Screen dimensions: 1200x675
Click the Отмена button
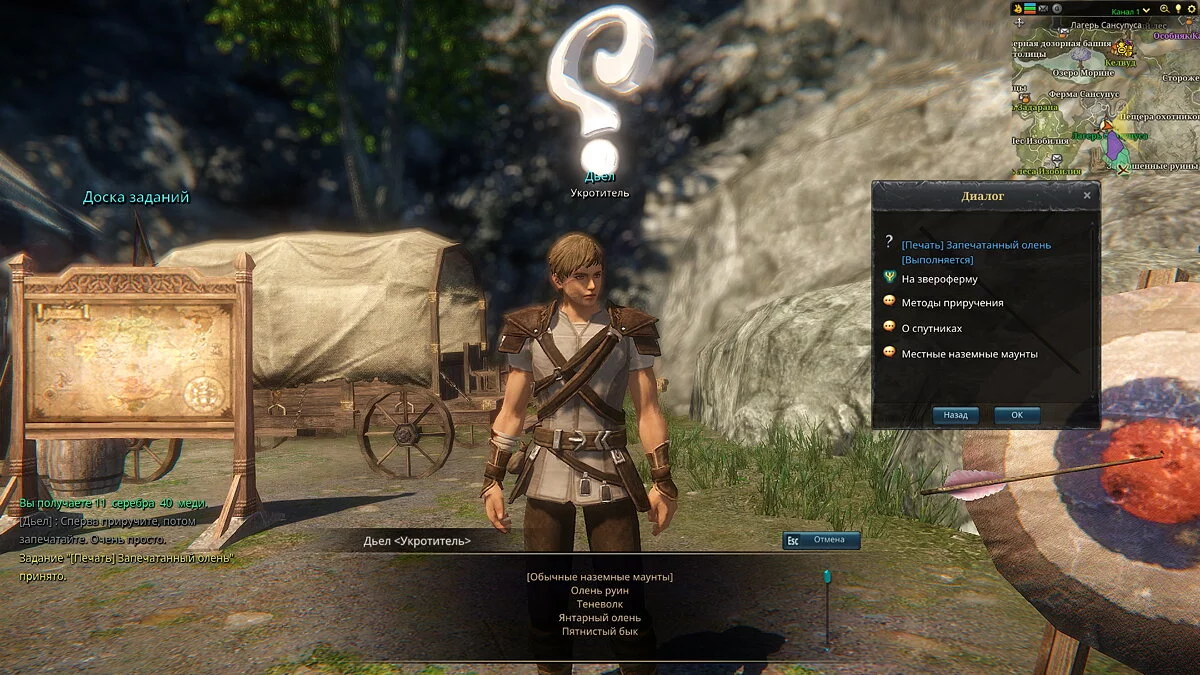[821, 540]
